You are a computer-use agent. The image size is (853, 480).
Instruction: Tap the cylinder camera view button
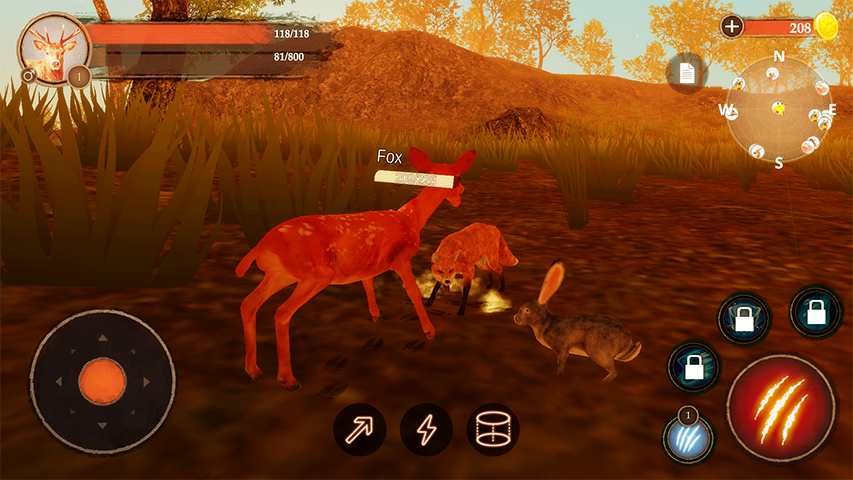[x=493, y=430]
